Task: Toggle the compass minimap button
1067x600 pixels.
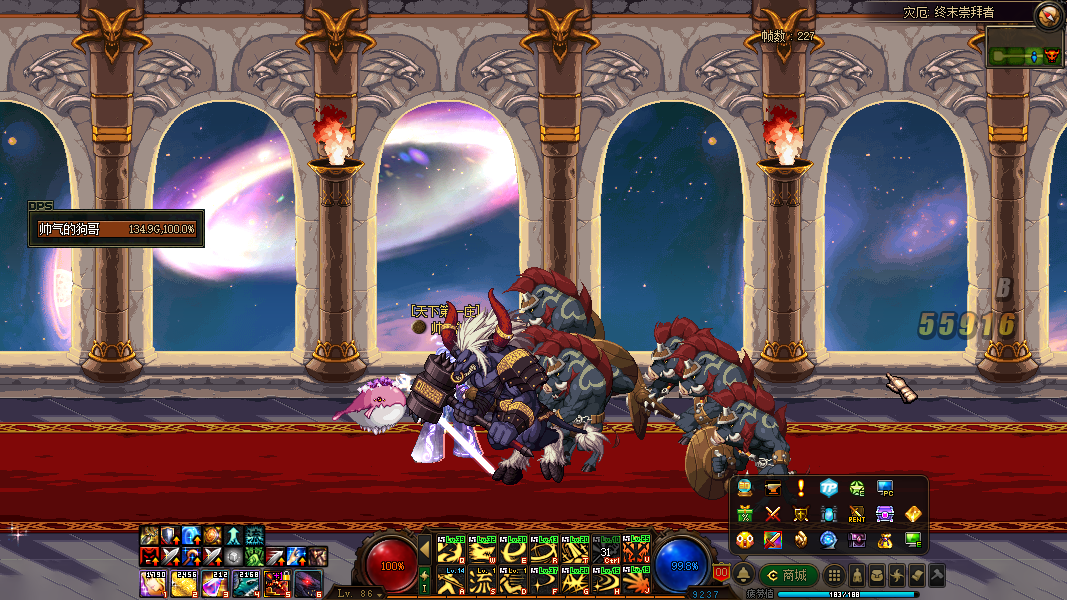Action: [1048, 14]
